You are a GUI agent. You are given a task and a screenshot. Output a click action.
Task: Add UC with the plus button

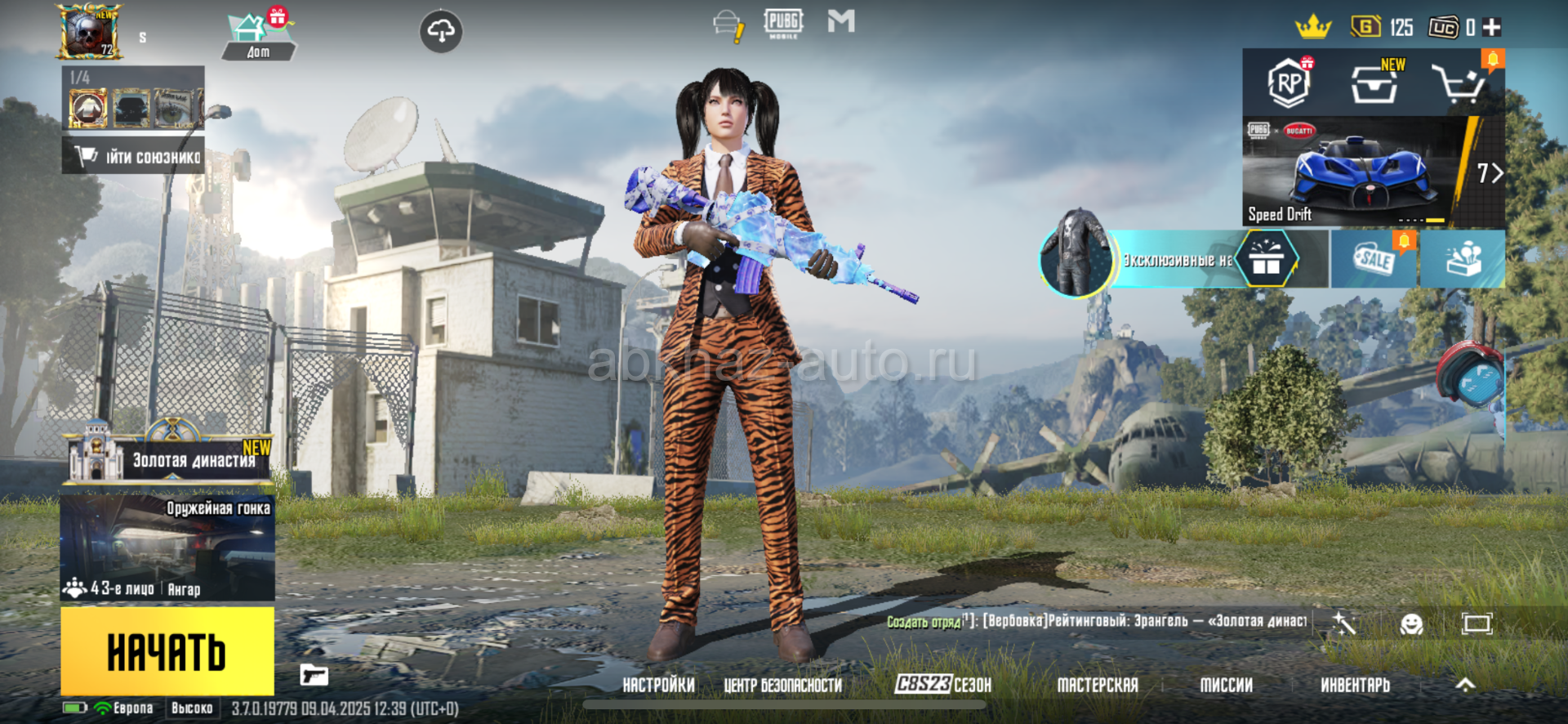[x=1492, y=27]
